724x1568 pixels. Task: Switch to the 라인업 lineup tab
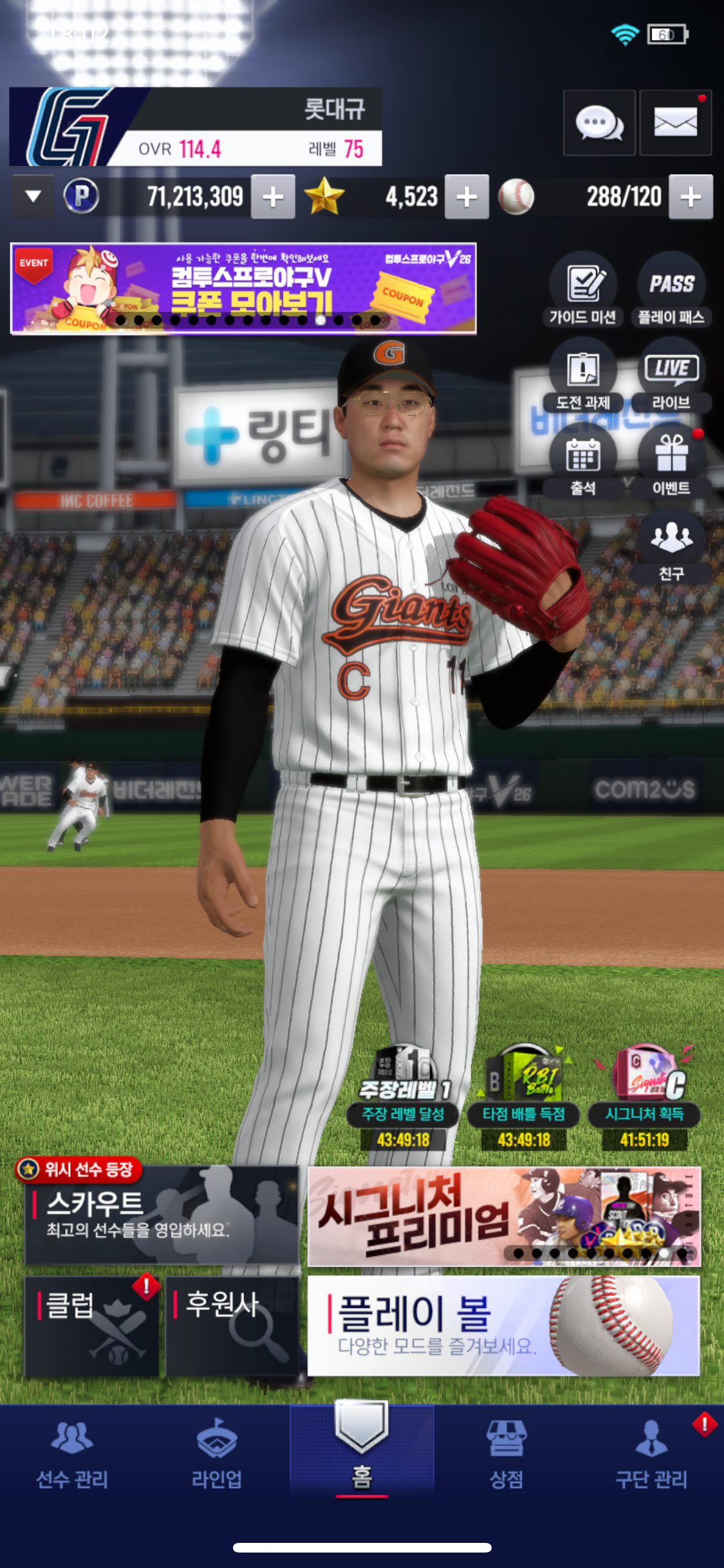(x=217, y=1455)
